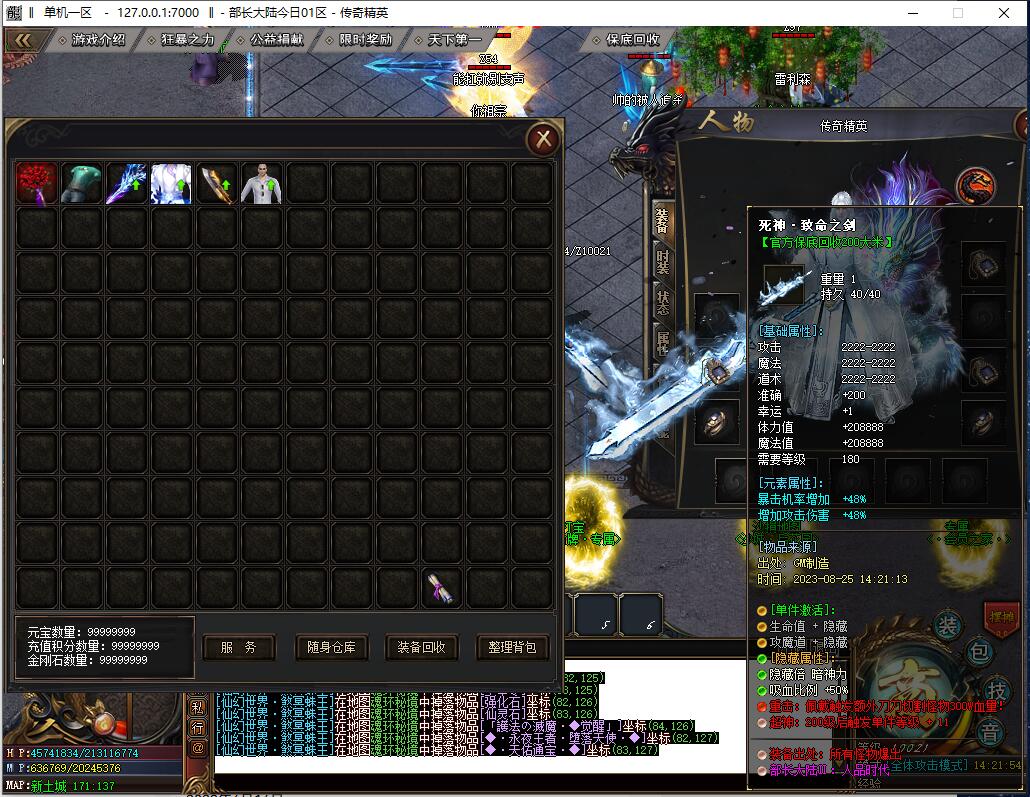Choose the white robe costume item
The image size is (1030, 797).
[x=171, y=184]
